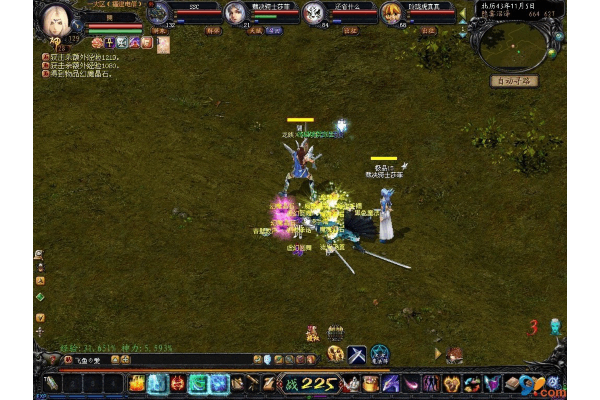This screenshot has width=600, height=400.
Task: Activate the round teal emblem skill icon
Action: point(380,353)
